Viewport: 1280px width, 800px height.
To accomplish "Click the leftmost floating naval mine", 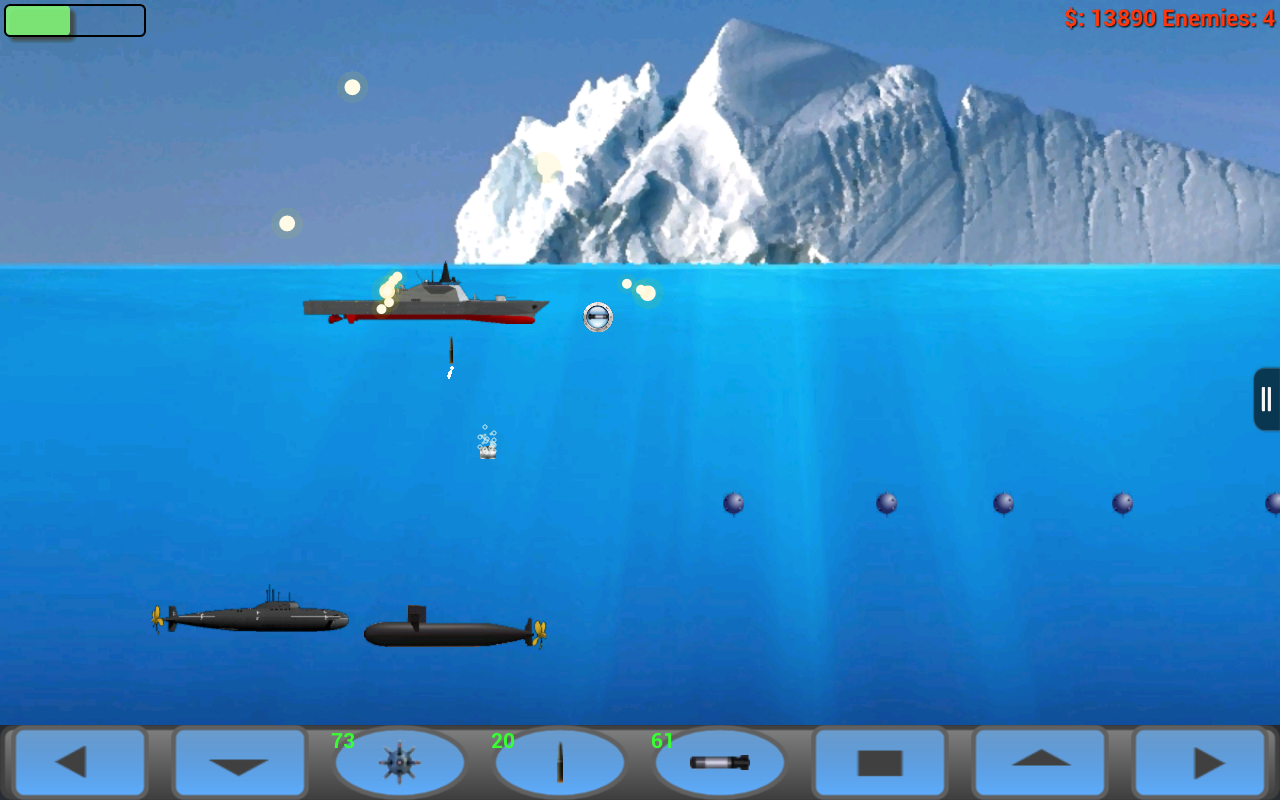I will pyautogui.click(x=735, y=505).
